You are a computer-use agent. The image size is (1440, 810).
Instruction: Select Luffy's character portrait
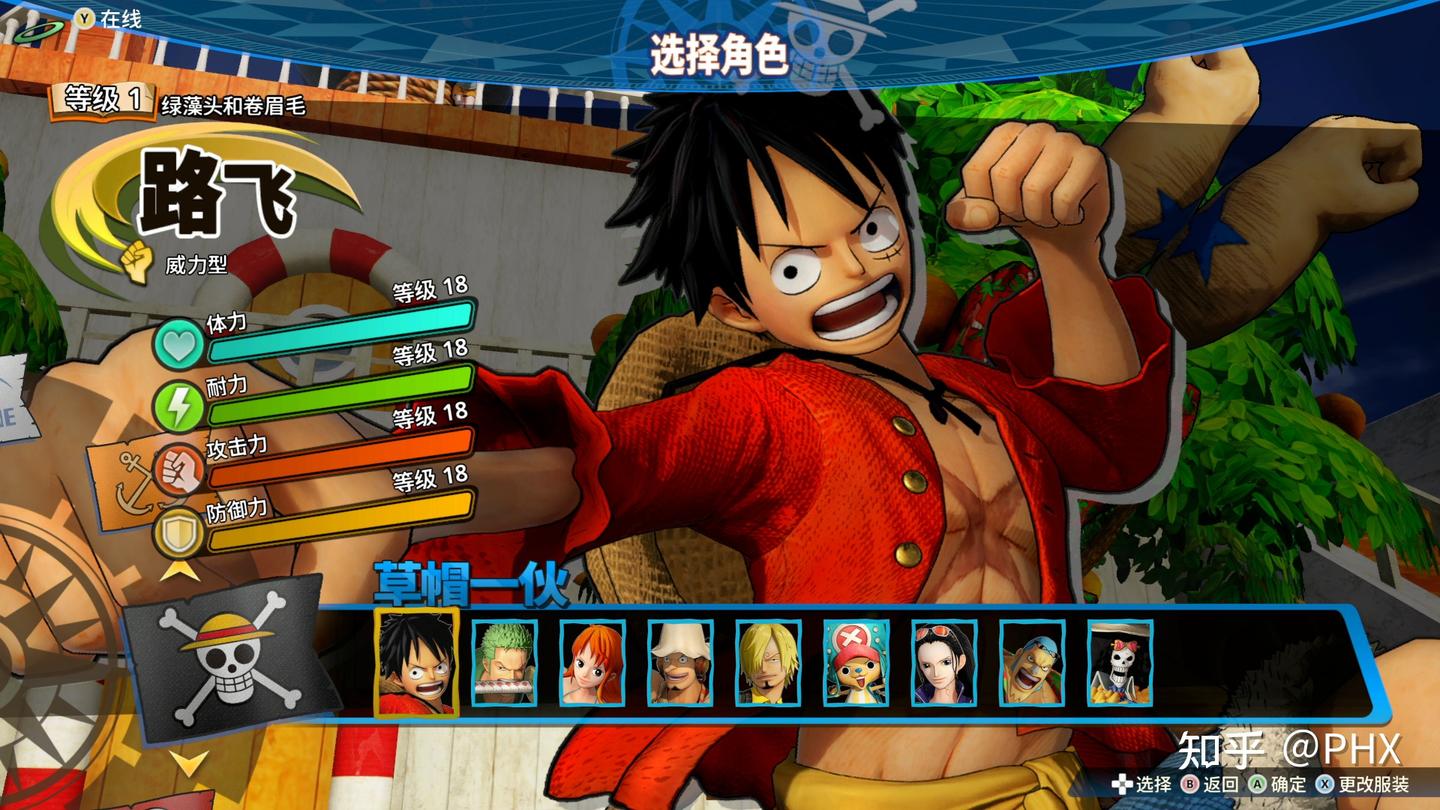(x=417, y=662)
